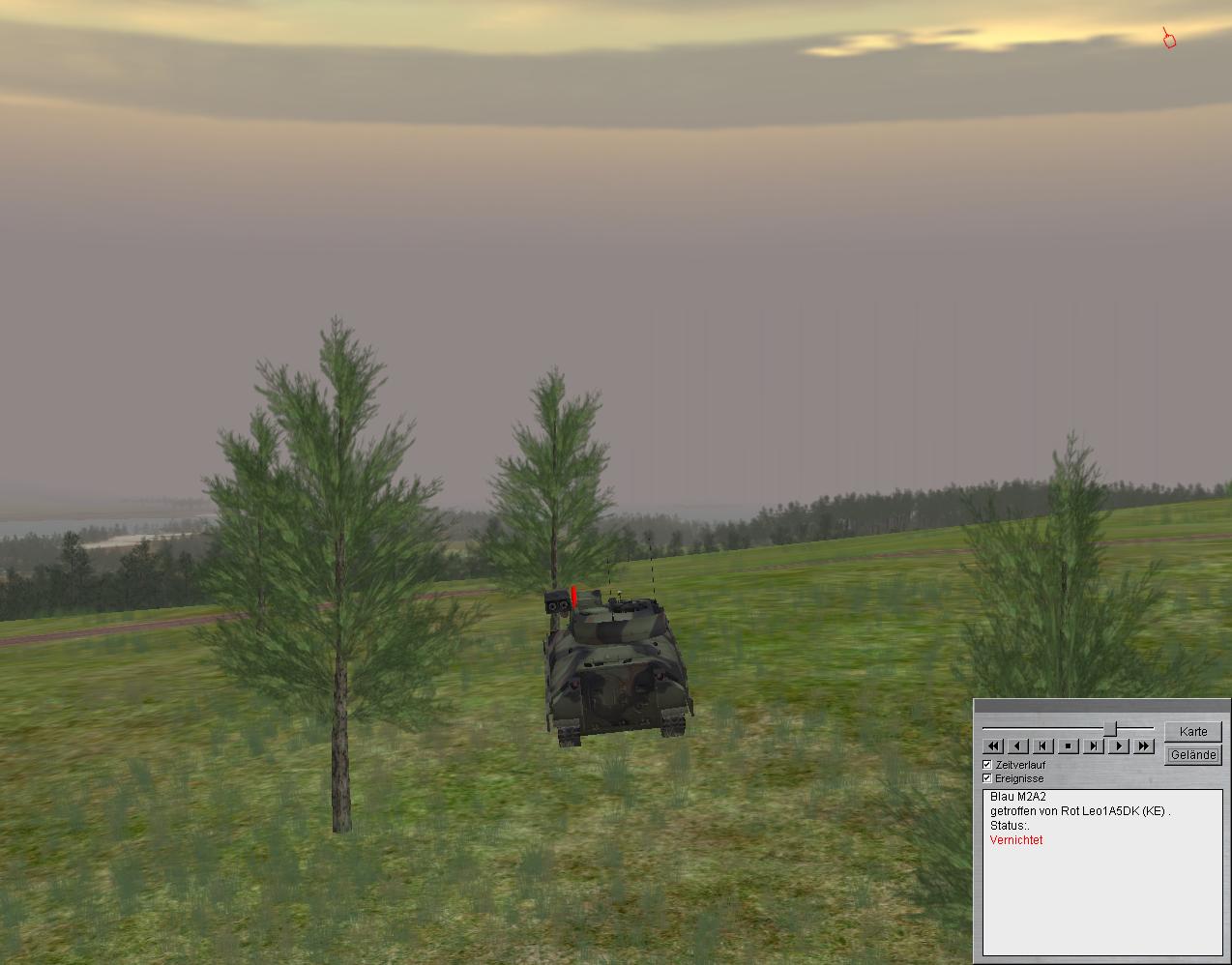Play the replay backward

1018,746
